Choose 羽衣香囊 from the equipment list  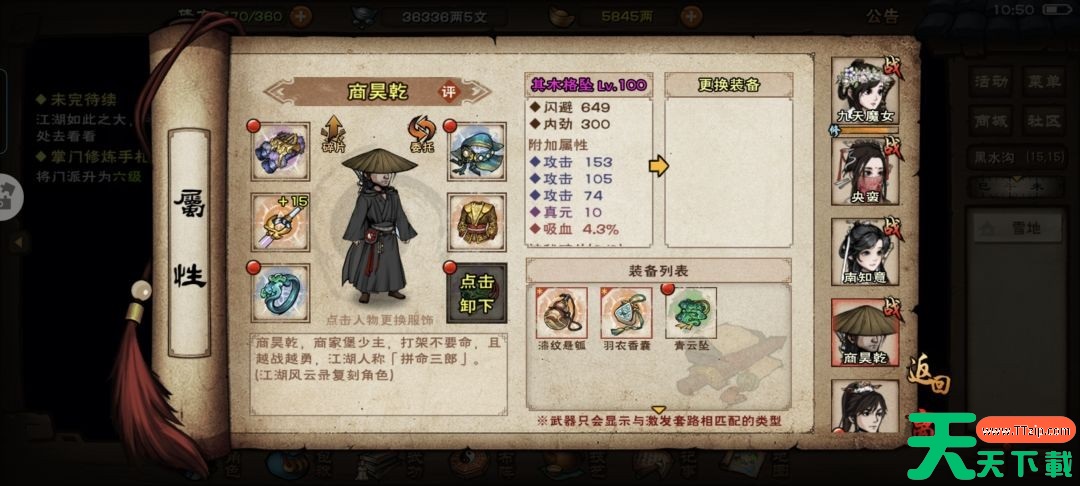point(625,314)
